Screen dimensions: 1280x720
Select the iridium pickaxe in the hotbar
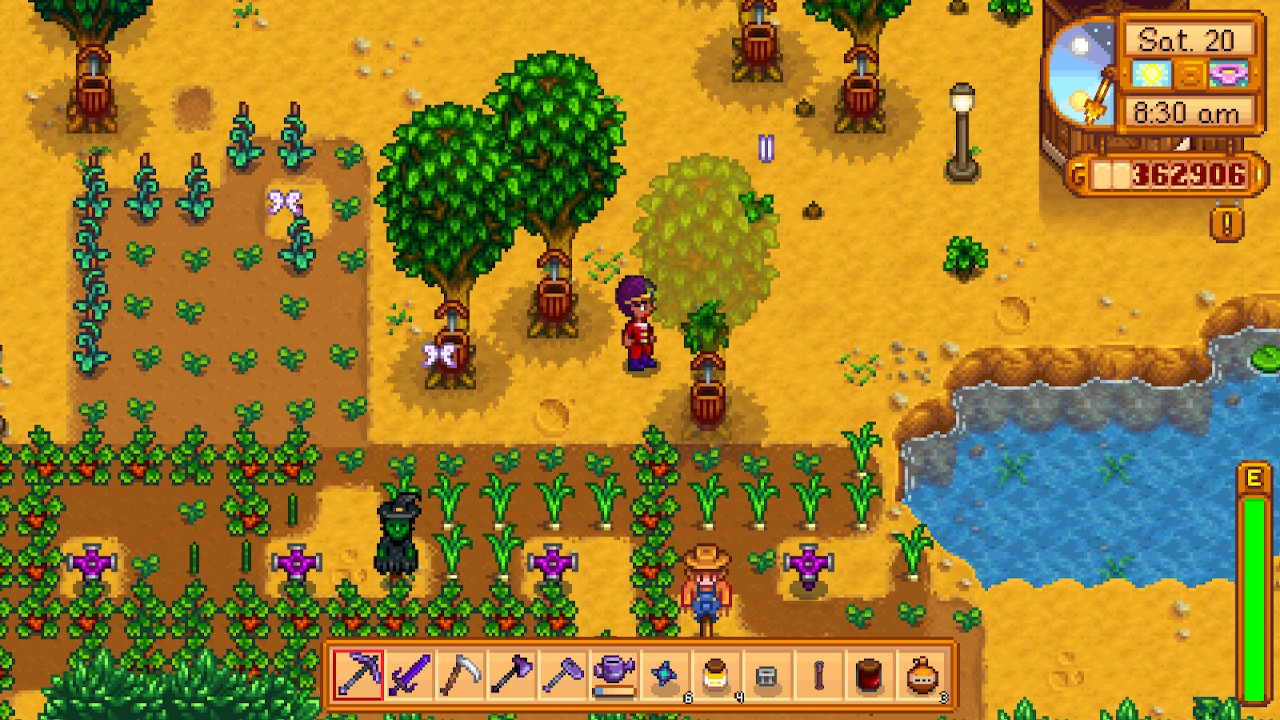click(358, 675)
